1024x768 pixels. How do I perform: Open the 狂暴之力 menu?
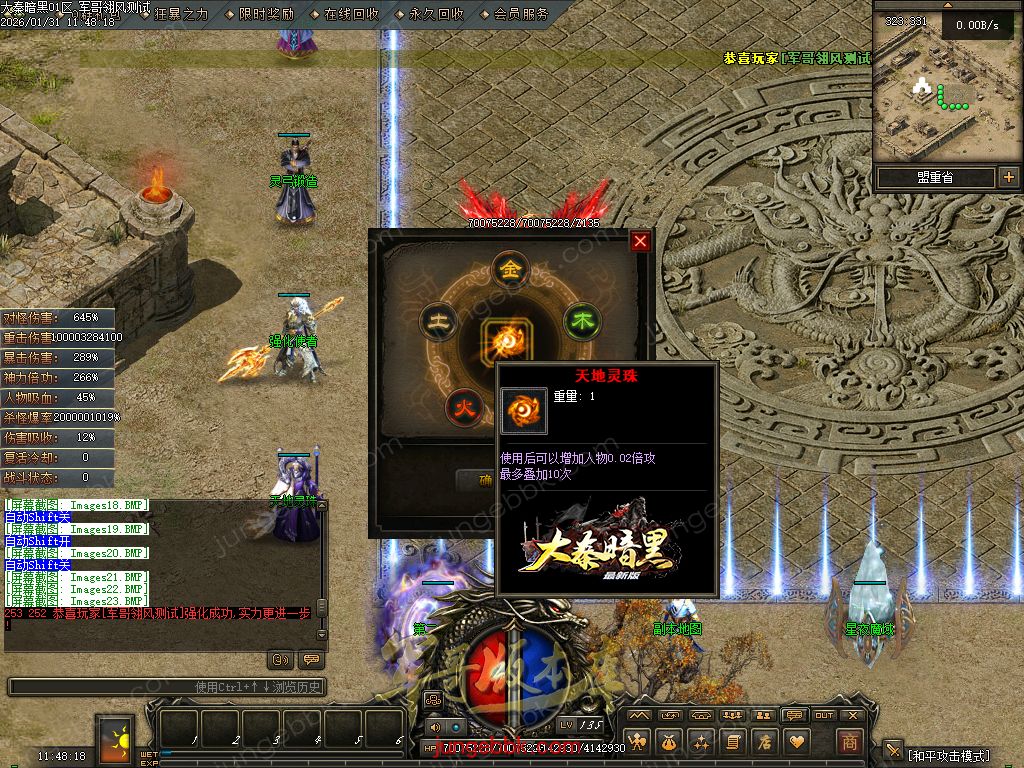tap(179, 14)
